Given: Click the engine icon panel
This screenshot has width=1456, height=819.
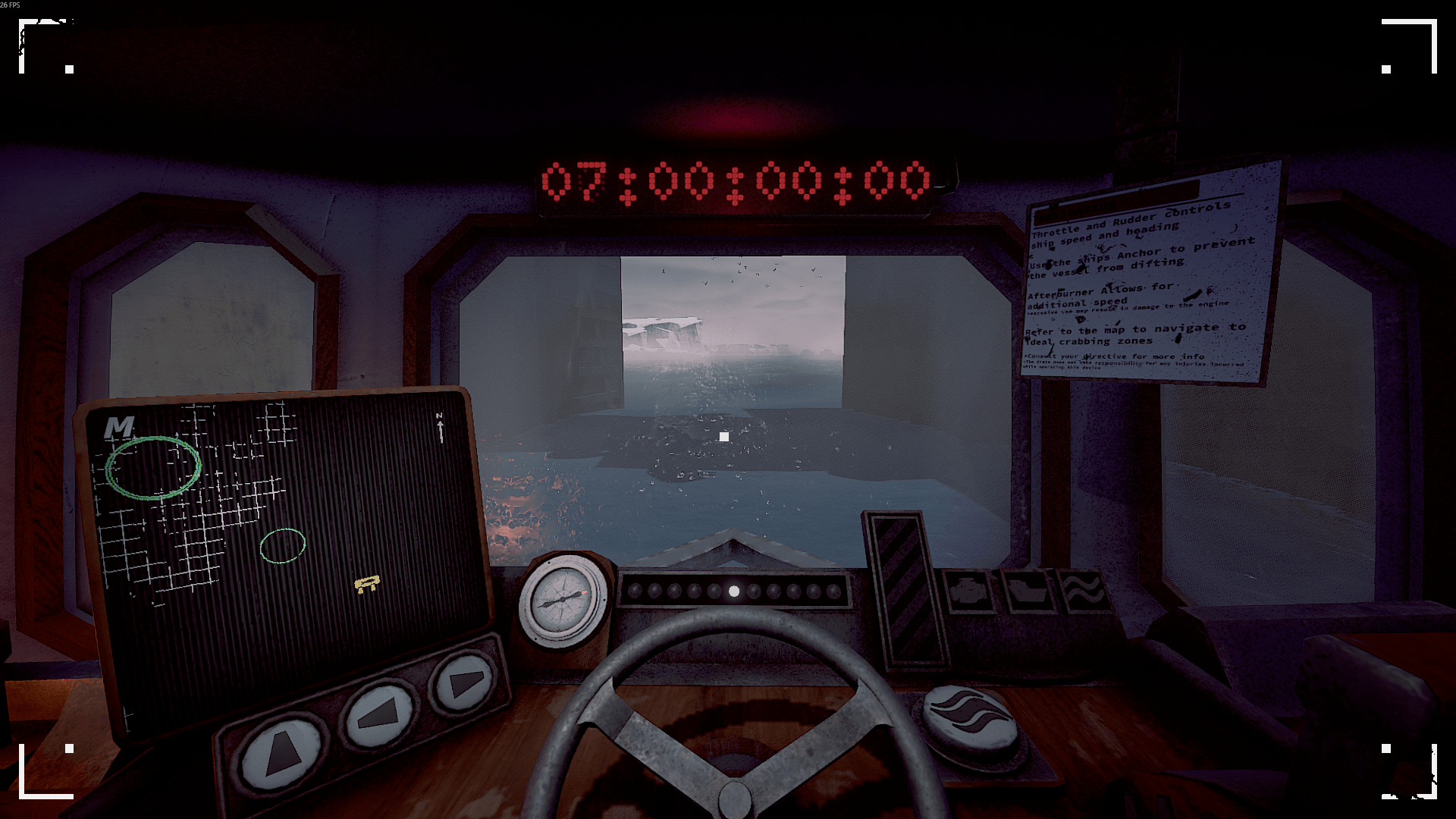Looking at the screenshot, I should tap(968, 592).
